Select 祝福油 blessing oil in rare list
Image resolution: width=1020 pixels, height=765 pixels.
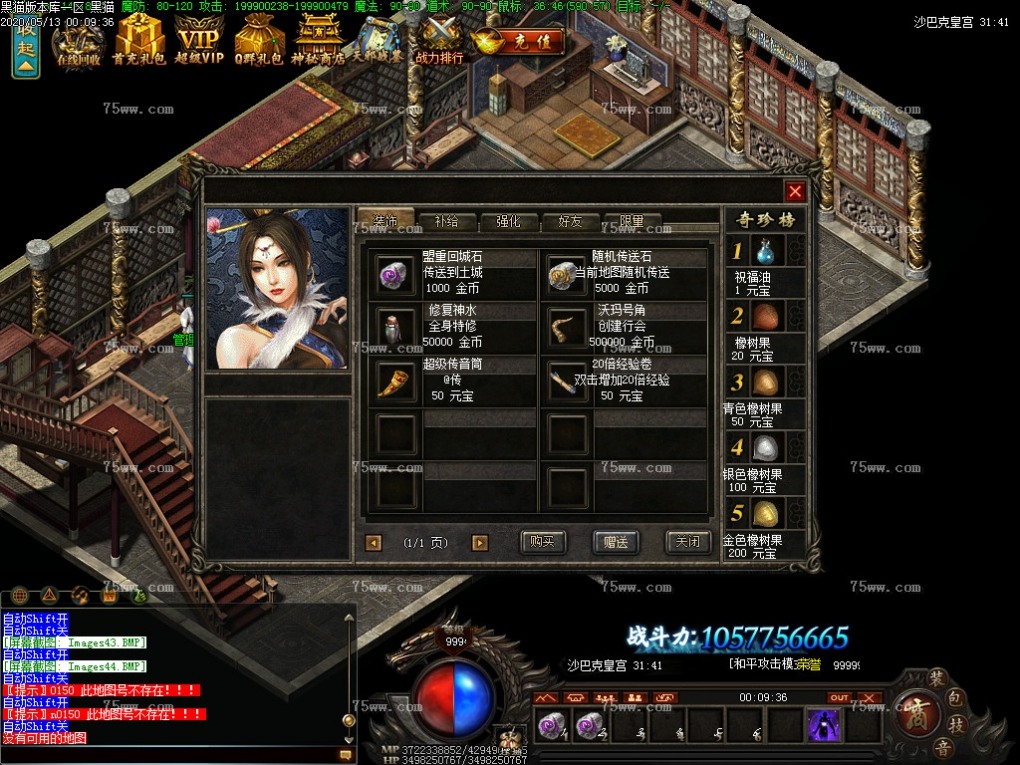(x=766, y=250)
